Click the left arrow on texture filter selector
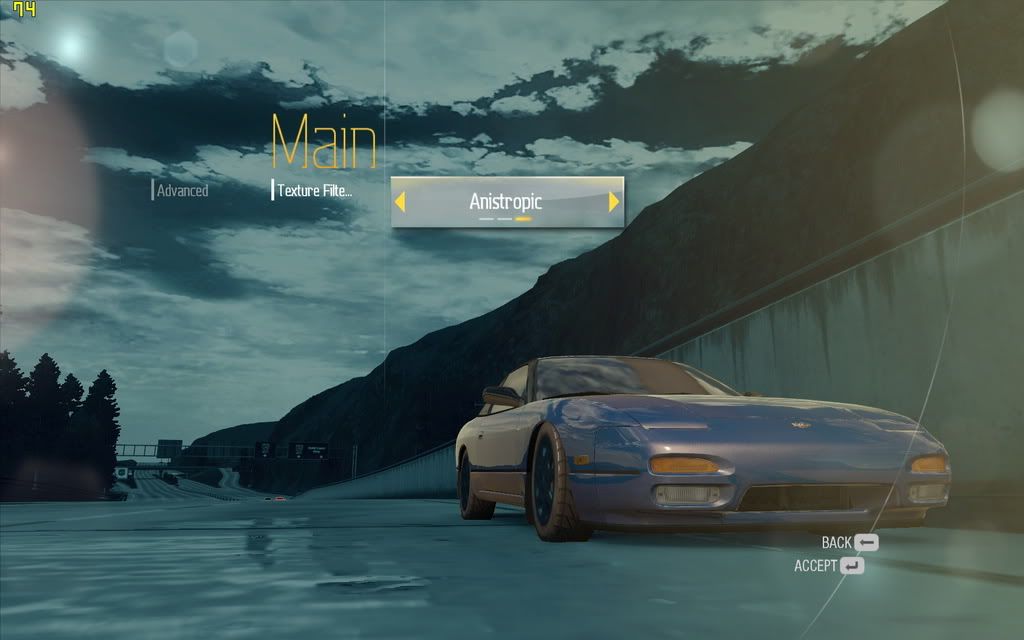Screen dimensions: 1024x640 pyautogui.click(x=400, y=202)
